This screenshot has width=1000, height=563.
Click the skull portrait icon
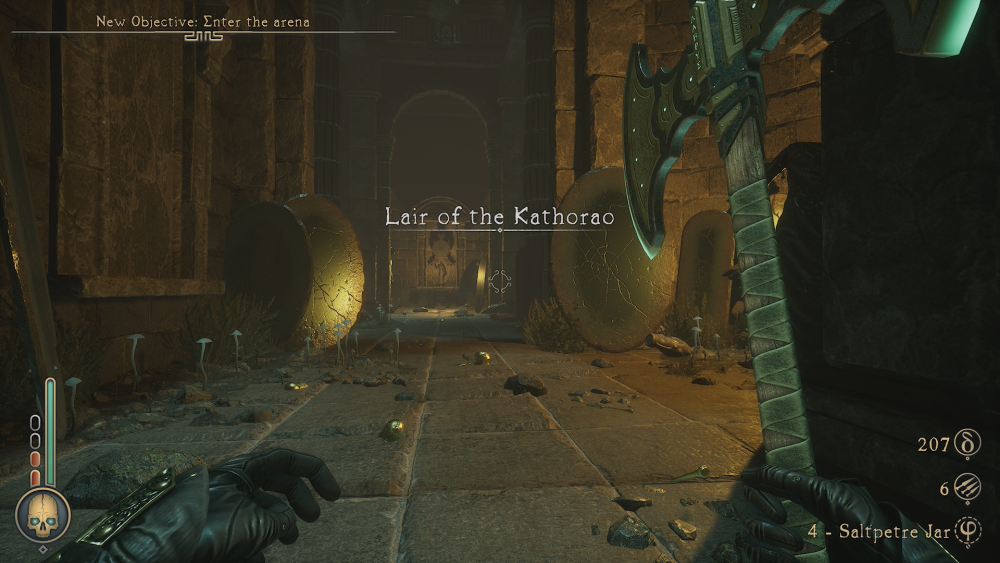pyautogui.click(x=43, y=515)
